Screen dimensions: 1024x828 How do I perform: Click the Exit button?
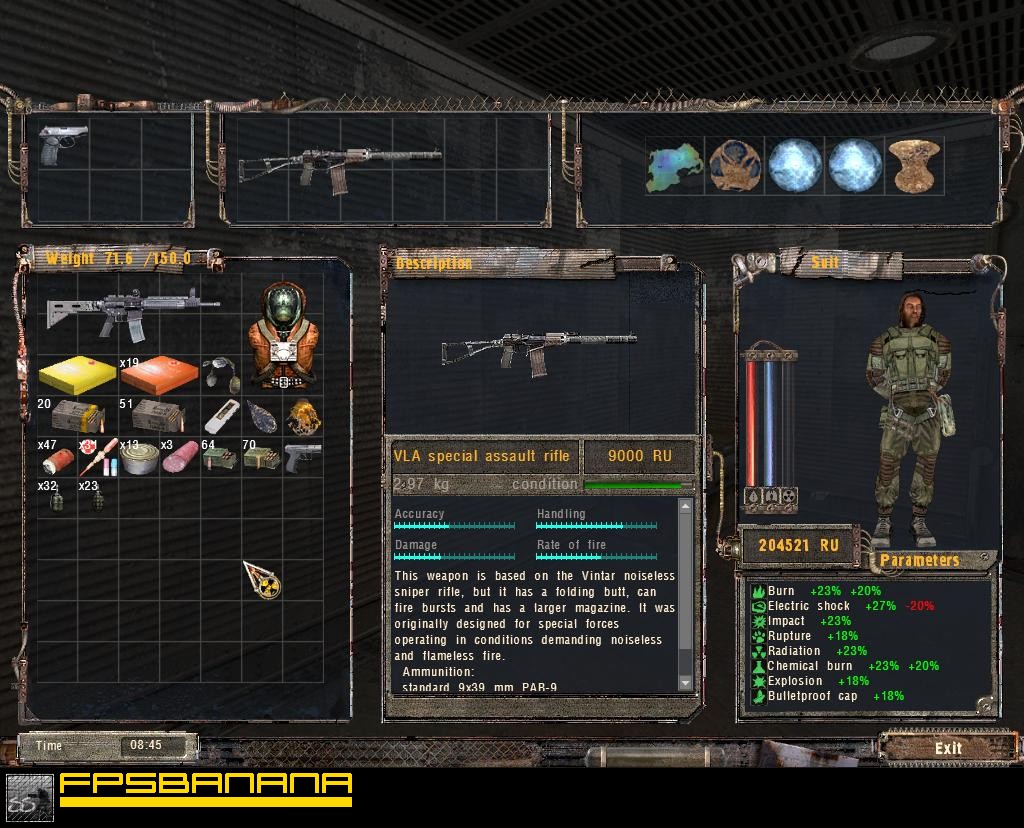tap(947, 748)
